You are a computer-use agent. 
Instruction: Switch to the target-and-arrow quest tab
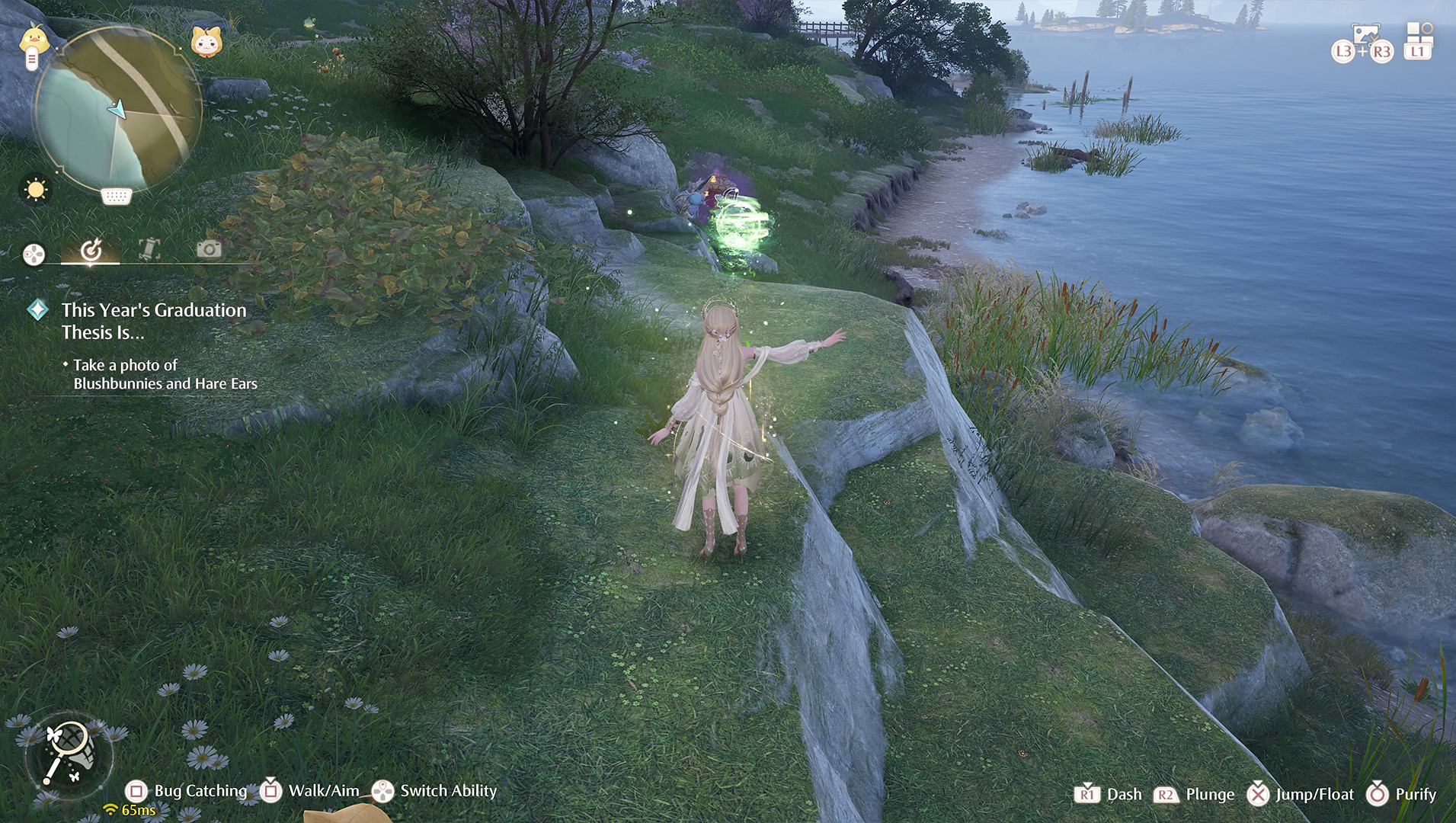[x=91, y=250]
